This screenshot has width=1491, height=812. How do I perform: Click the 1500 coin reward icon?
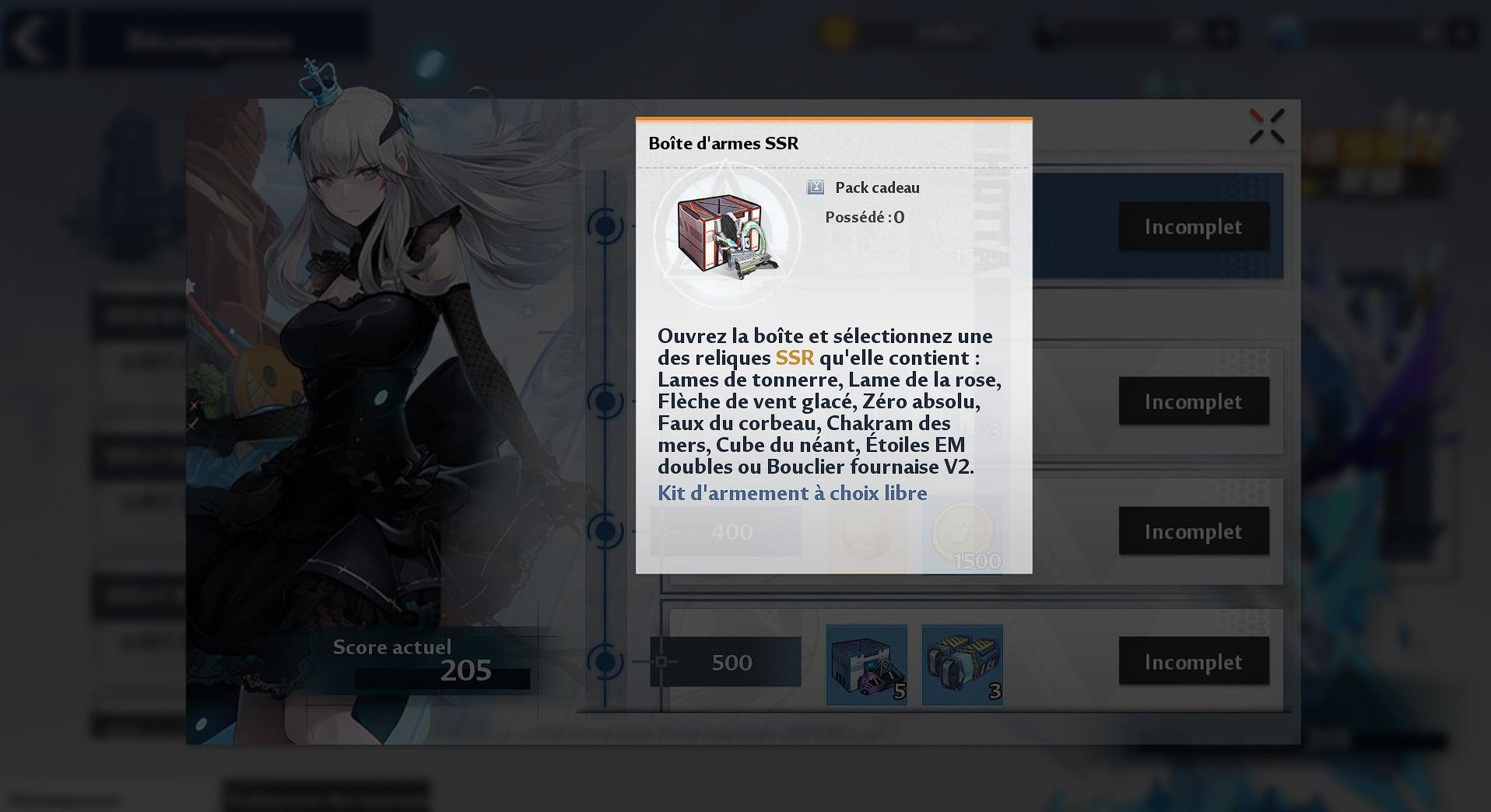[x=962, y=533]
